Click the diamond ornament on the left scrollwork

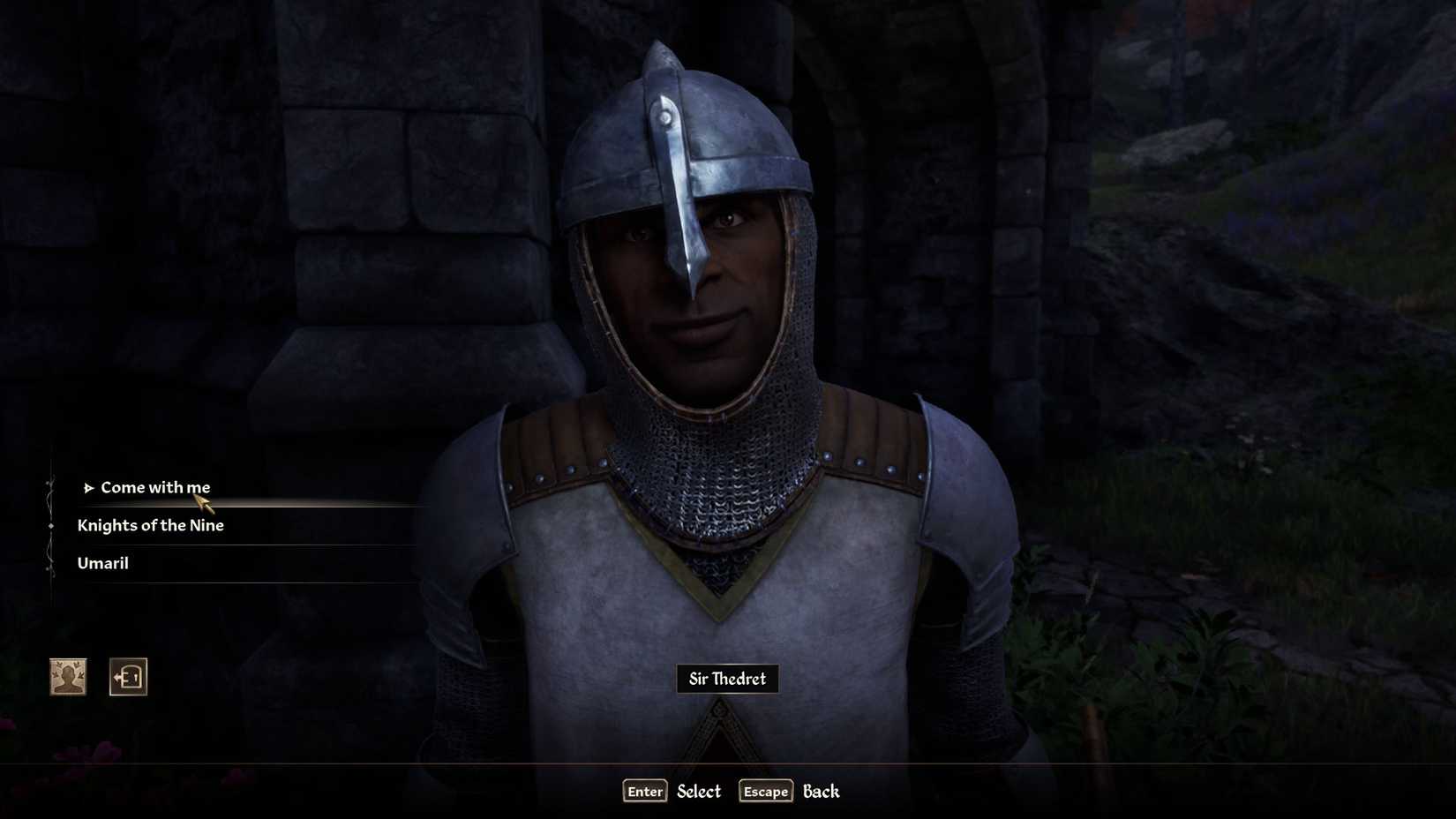click(50, 524)
